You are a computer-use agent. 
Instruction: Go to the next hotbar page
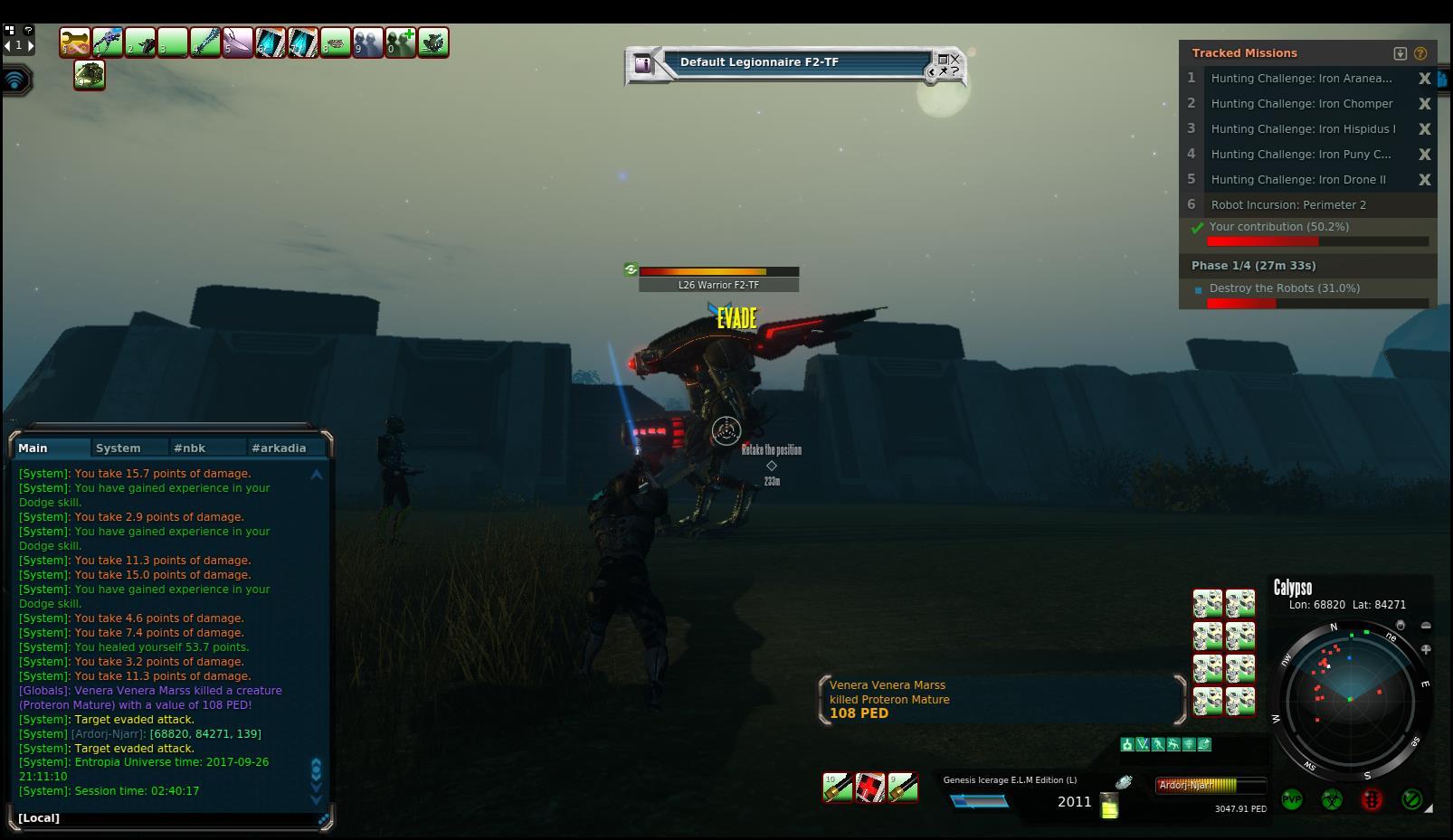31,45
